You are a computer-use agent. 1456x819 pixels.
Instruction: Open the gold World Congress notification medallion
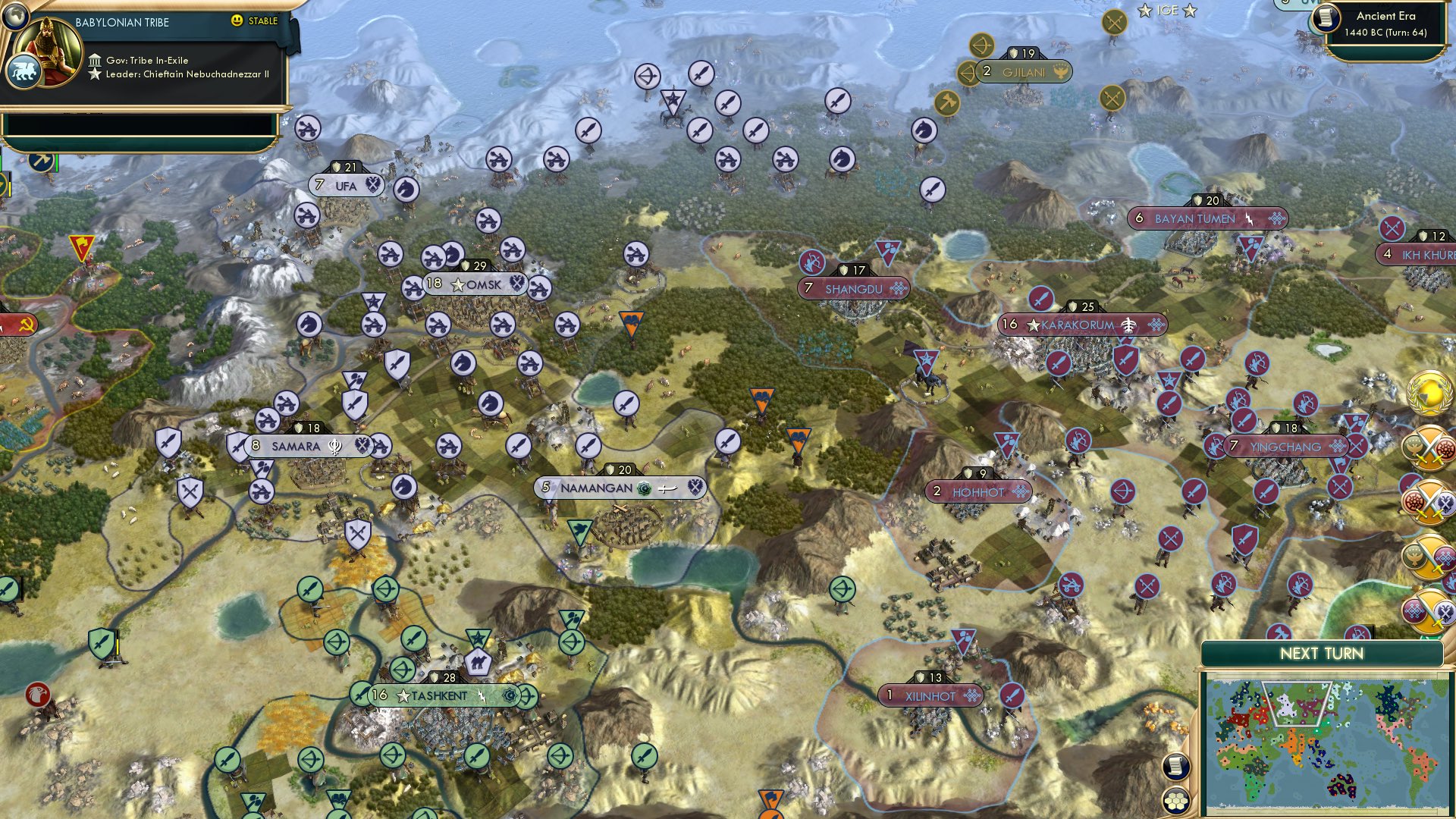pyautogui.click(x=1428, y=394)
